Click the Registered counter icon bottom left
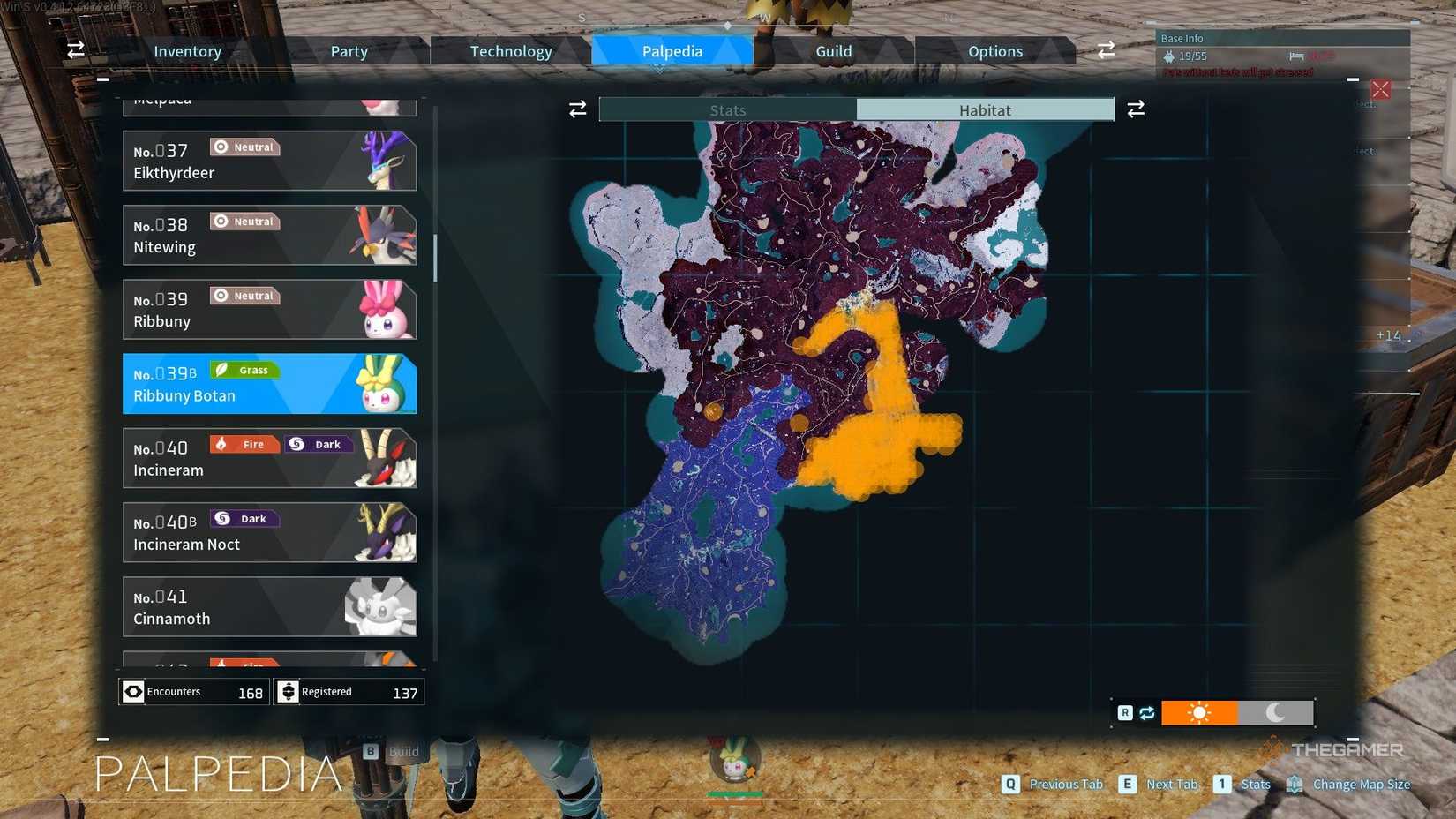The width and height of the screenshot is (1456, 819). (x=289, y=691)
